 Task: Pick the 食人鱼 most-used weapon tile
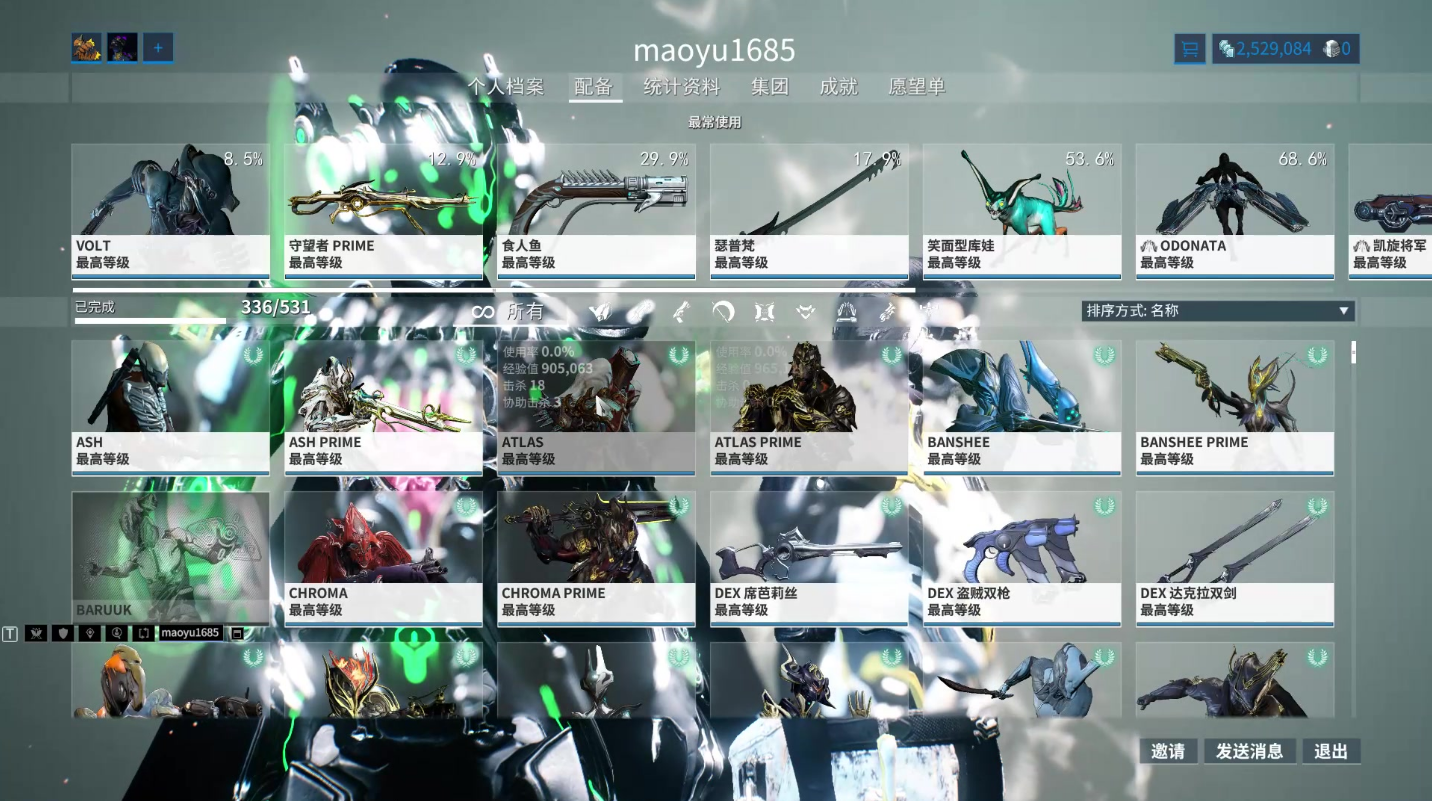[x=596, y=211]
